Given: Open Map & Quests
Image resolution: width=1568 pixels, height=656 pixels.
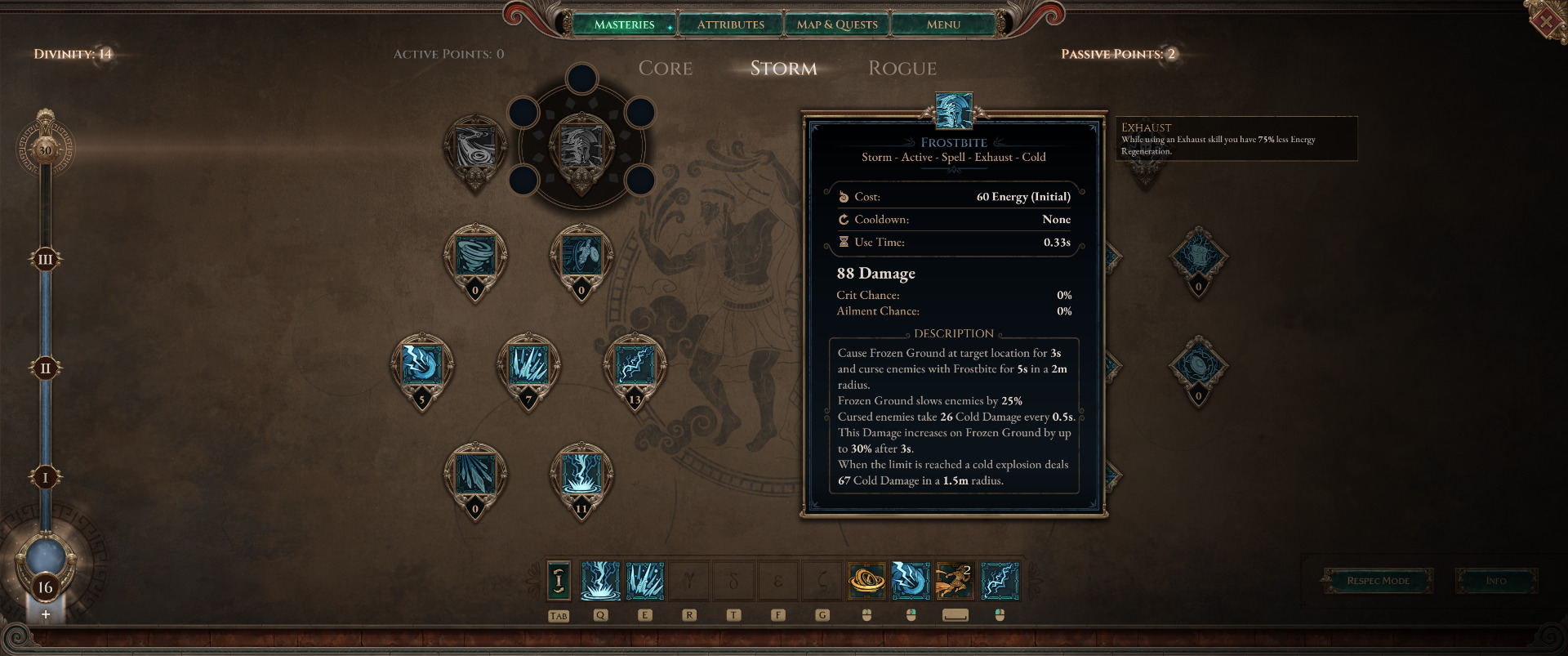Looking at the screenshot, I should pos(837,25).
